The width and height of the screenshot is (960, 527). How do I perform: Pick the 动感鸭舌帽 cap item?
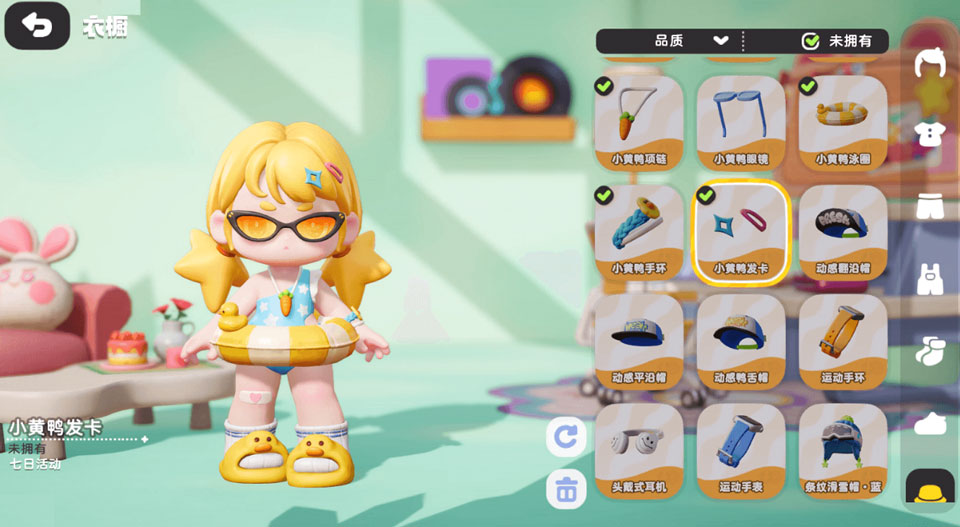click(741, 340)
